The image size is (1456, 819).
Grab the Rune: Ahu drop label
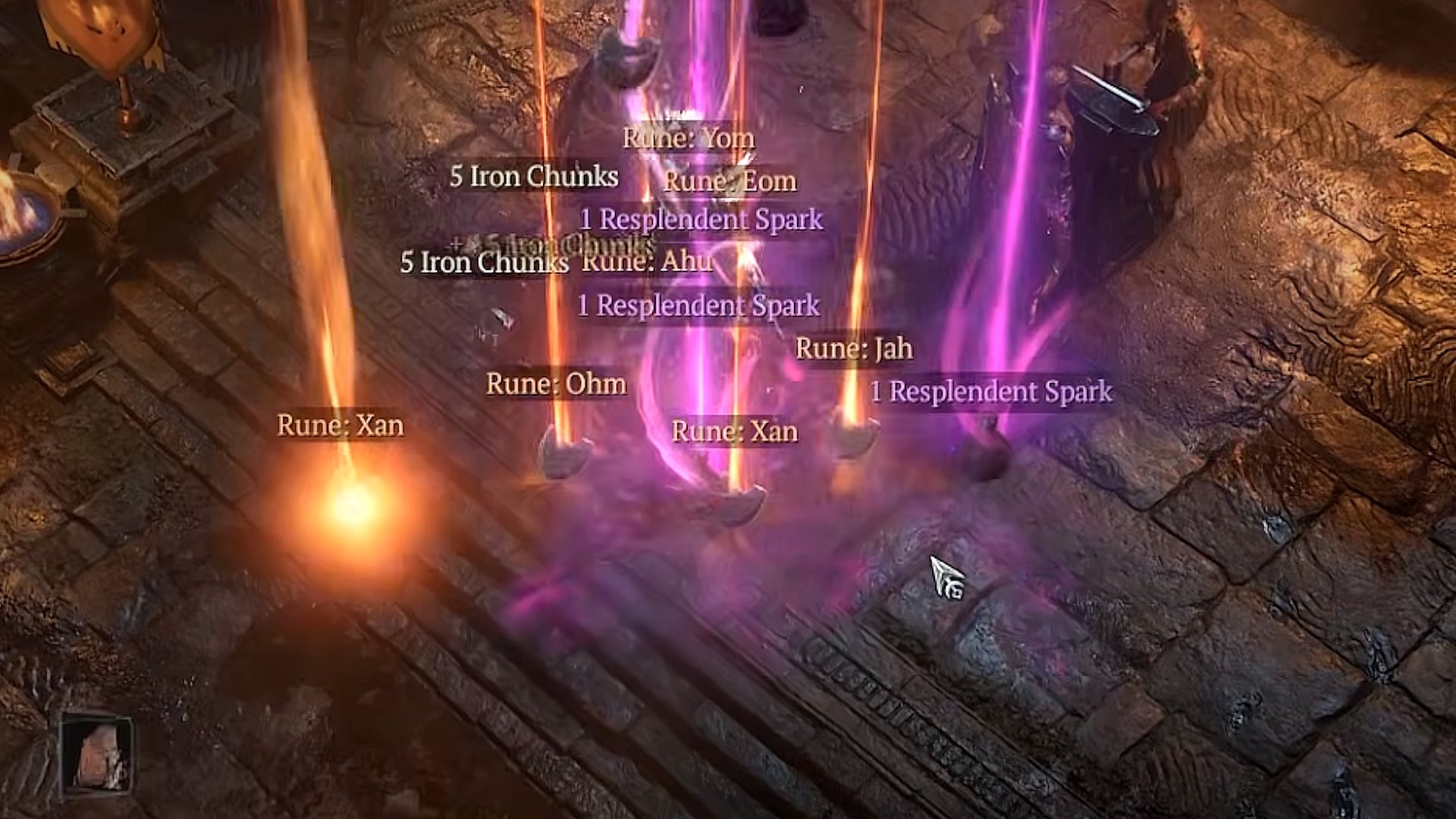[647, 261]
